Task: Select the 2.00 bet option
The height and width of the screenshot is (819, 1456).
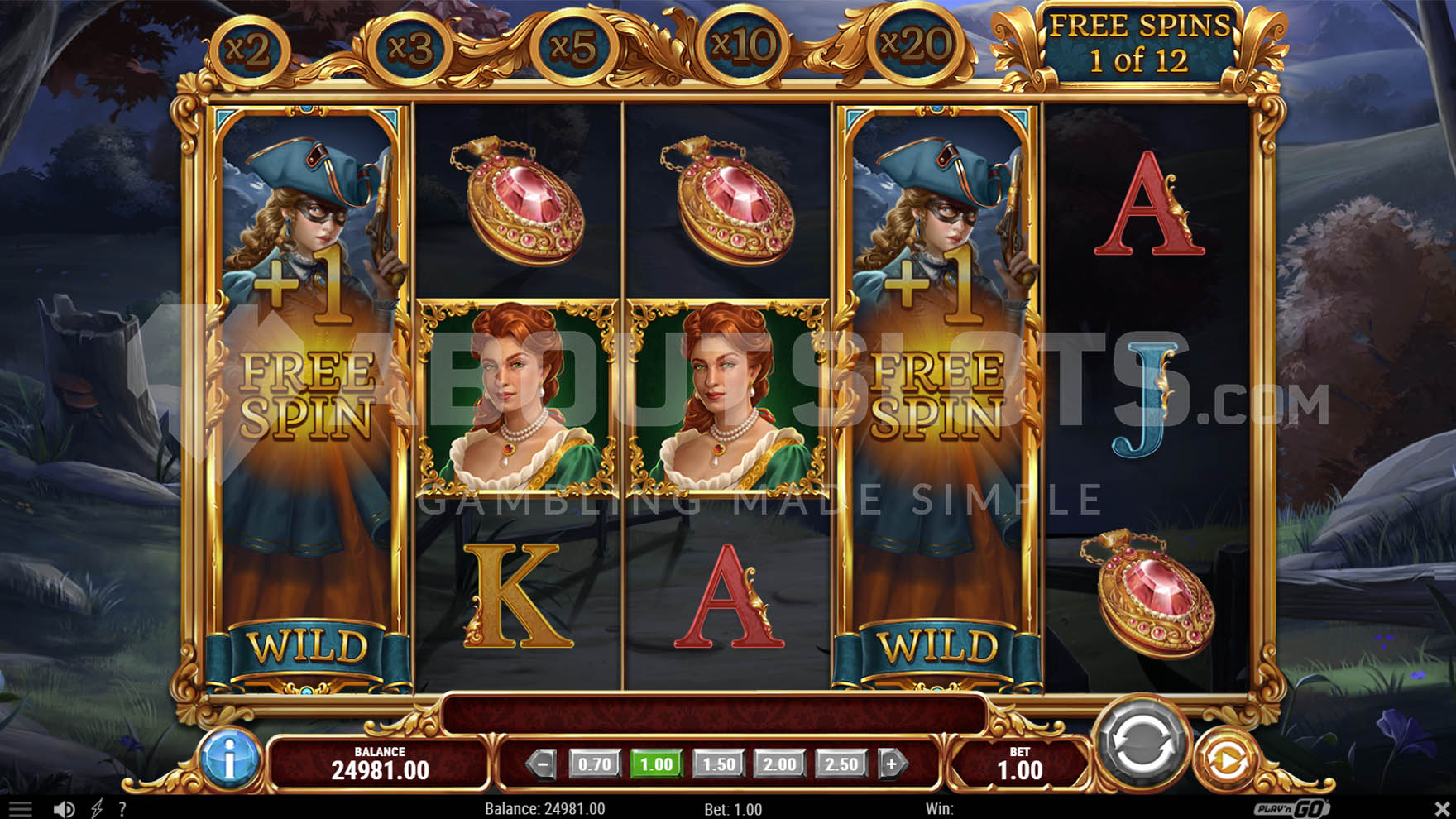Action: 779,764
